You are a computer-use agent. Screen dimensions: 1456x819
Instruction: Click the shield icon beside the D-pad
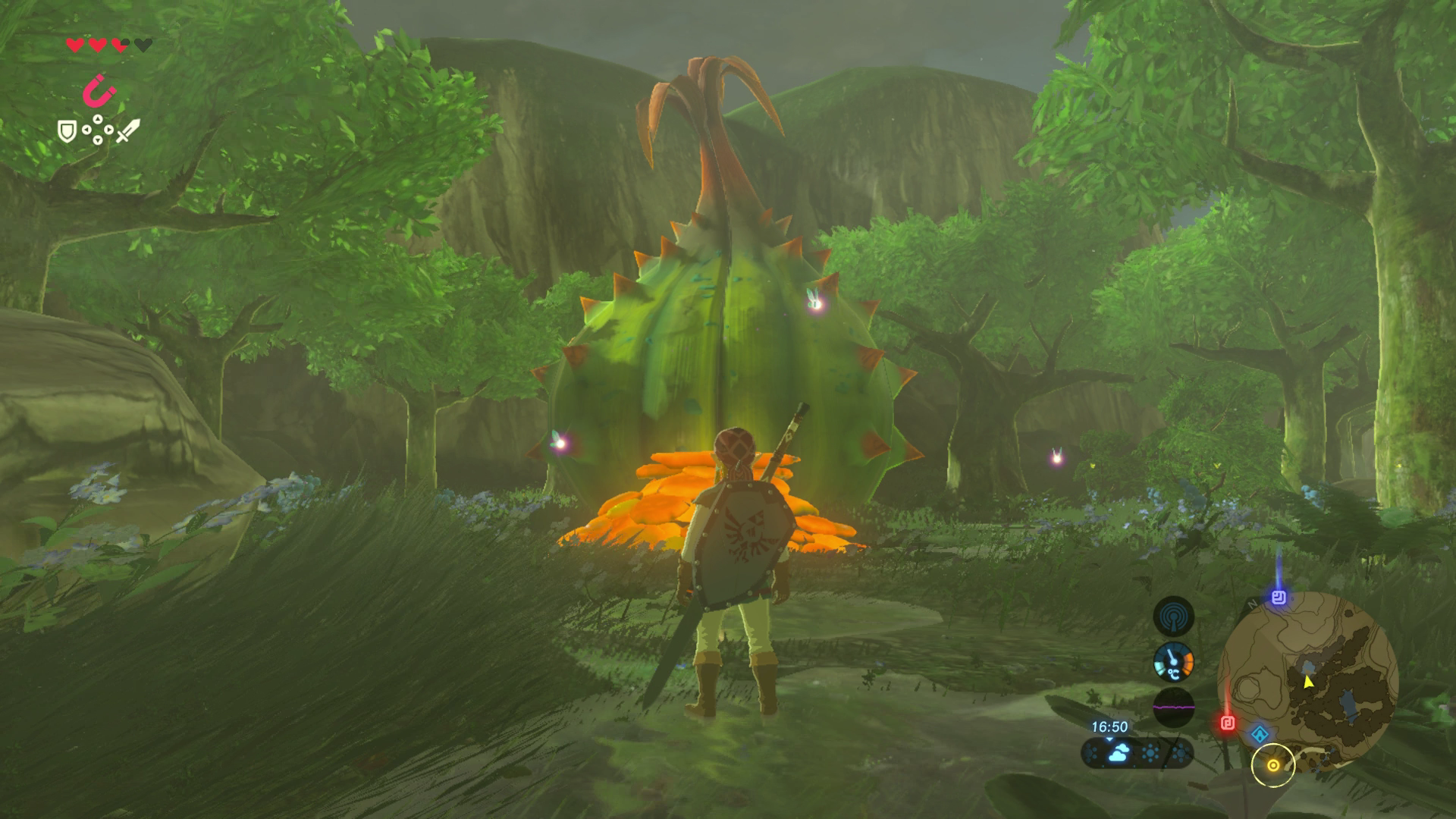67,131
